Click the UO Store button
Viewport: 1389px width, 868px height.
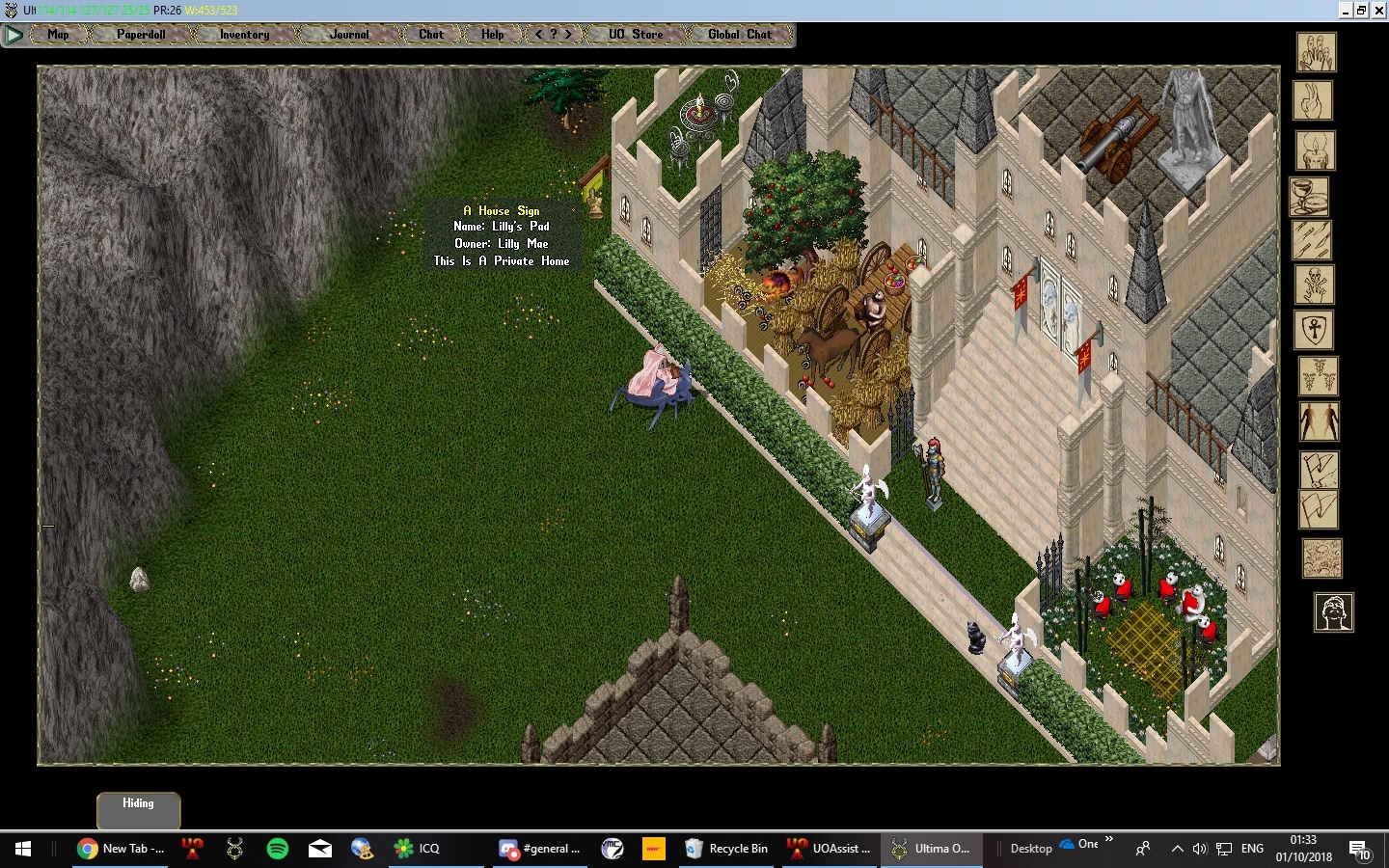(x=634, y=35)
